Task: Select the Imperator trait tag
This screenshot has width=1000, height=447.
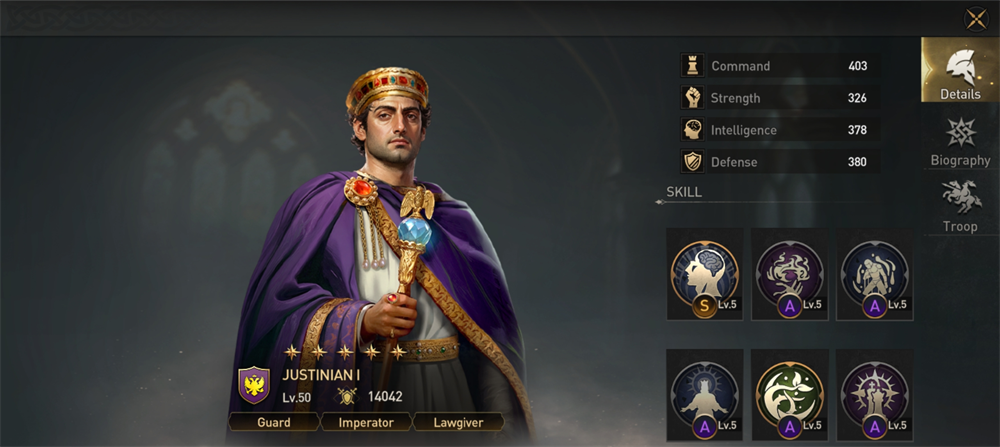Action: [x=365, y=422]
